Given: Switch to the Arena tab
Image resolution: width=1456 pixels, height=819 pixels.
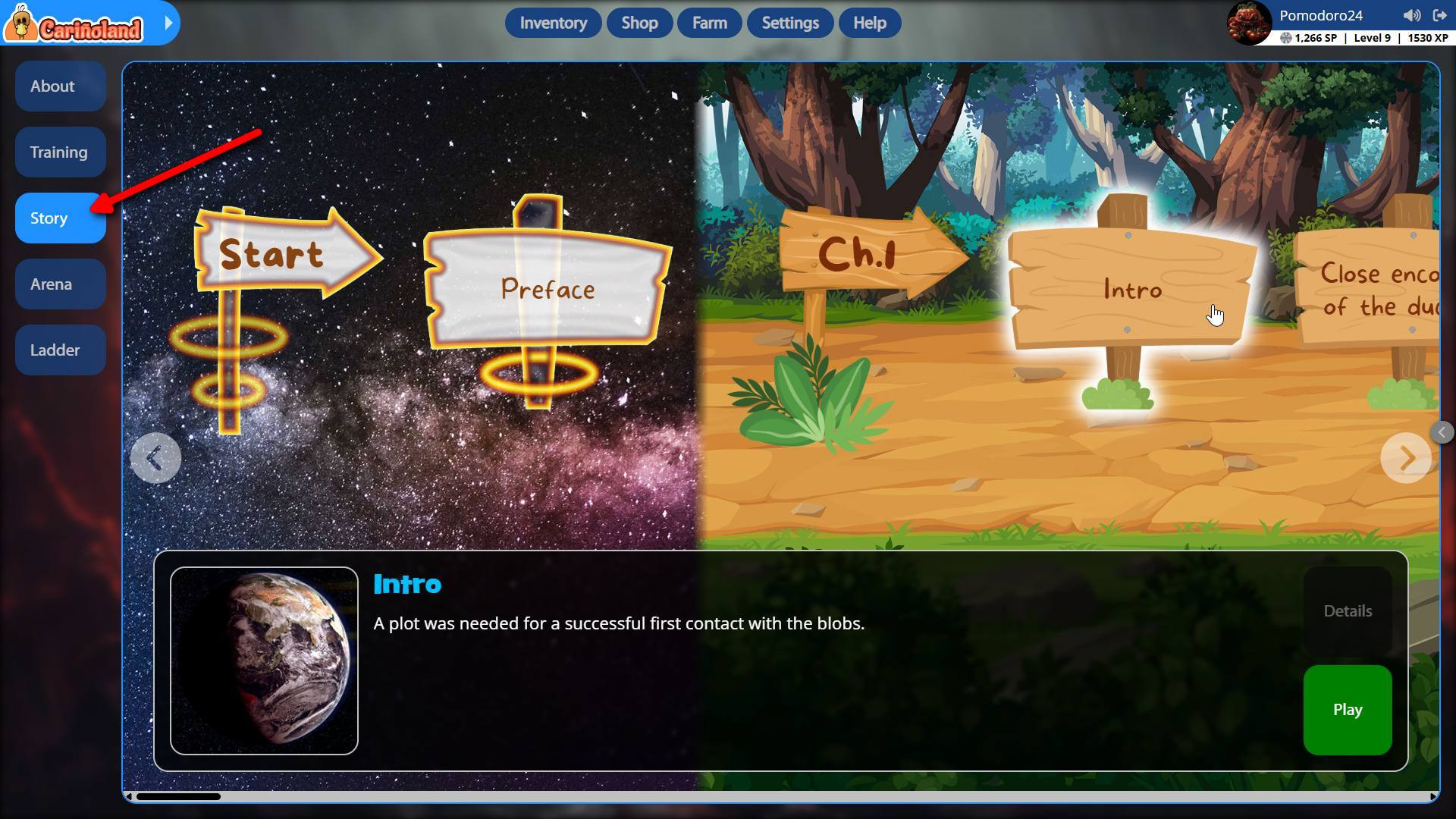Looking at the screenshot, I should [x=60, y=284].
